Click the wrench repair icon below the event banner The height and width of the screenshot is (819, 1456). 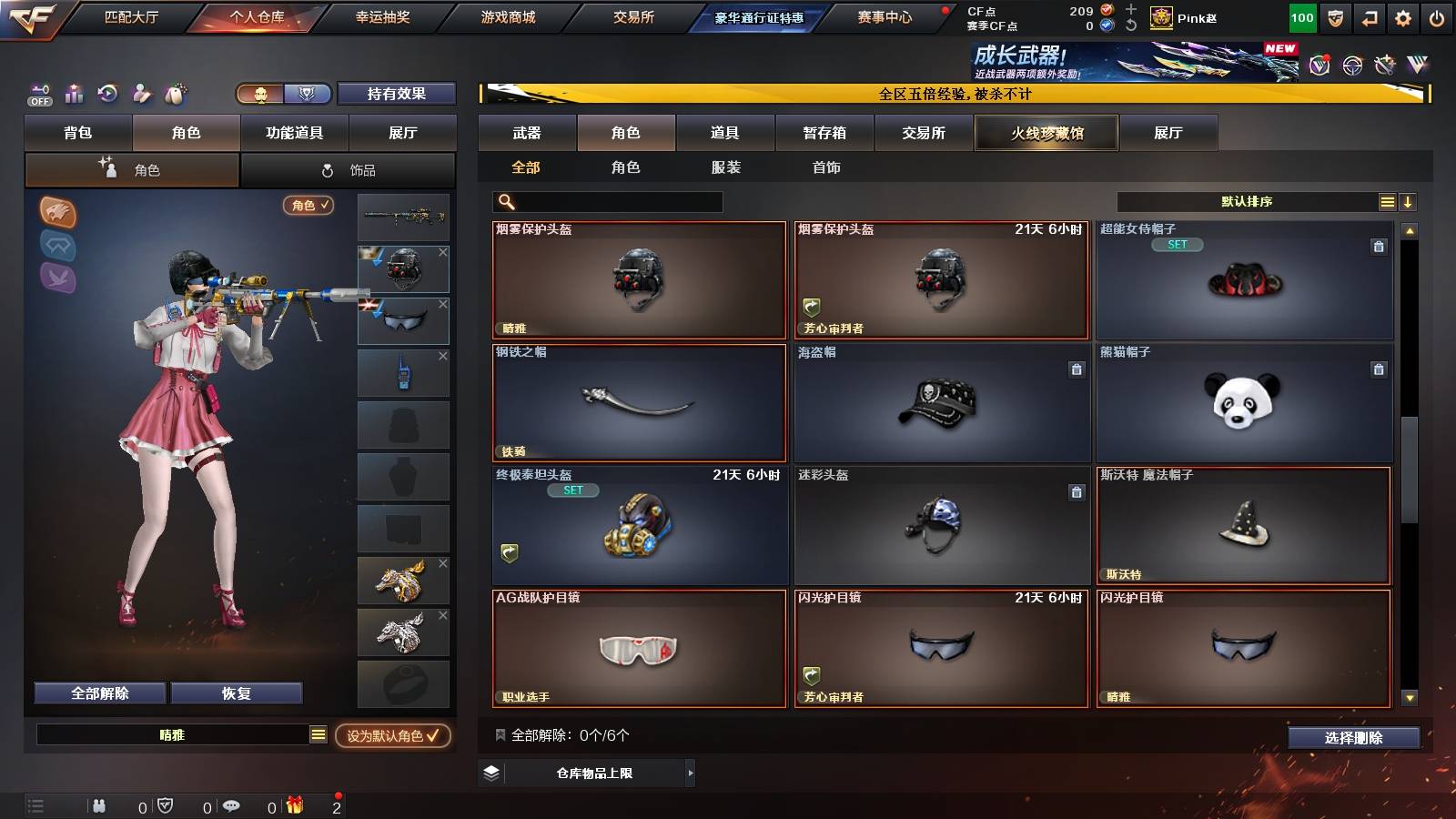pyautogui.click(x=1385, y=66)
